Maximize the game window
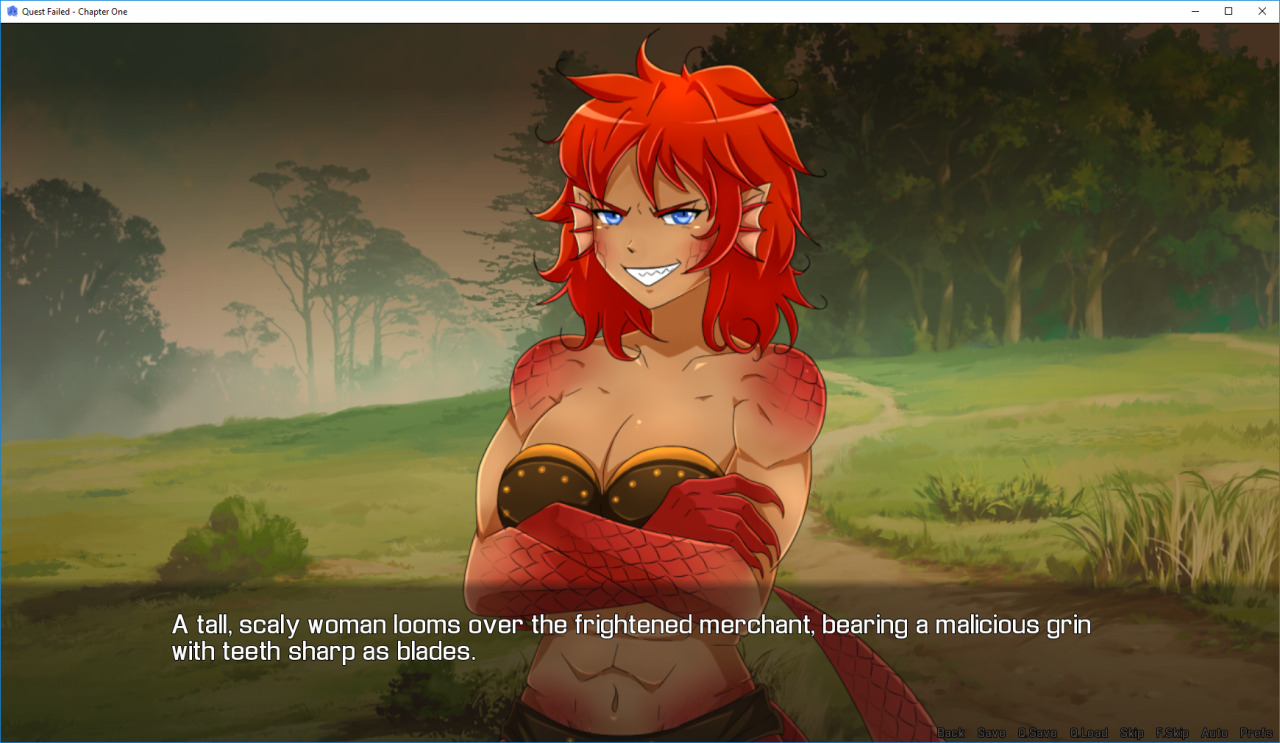Screen dimensions: 1280x743 click(x=1228, y=11)
